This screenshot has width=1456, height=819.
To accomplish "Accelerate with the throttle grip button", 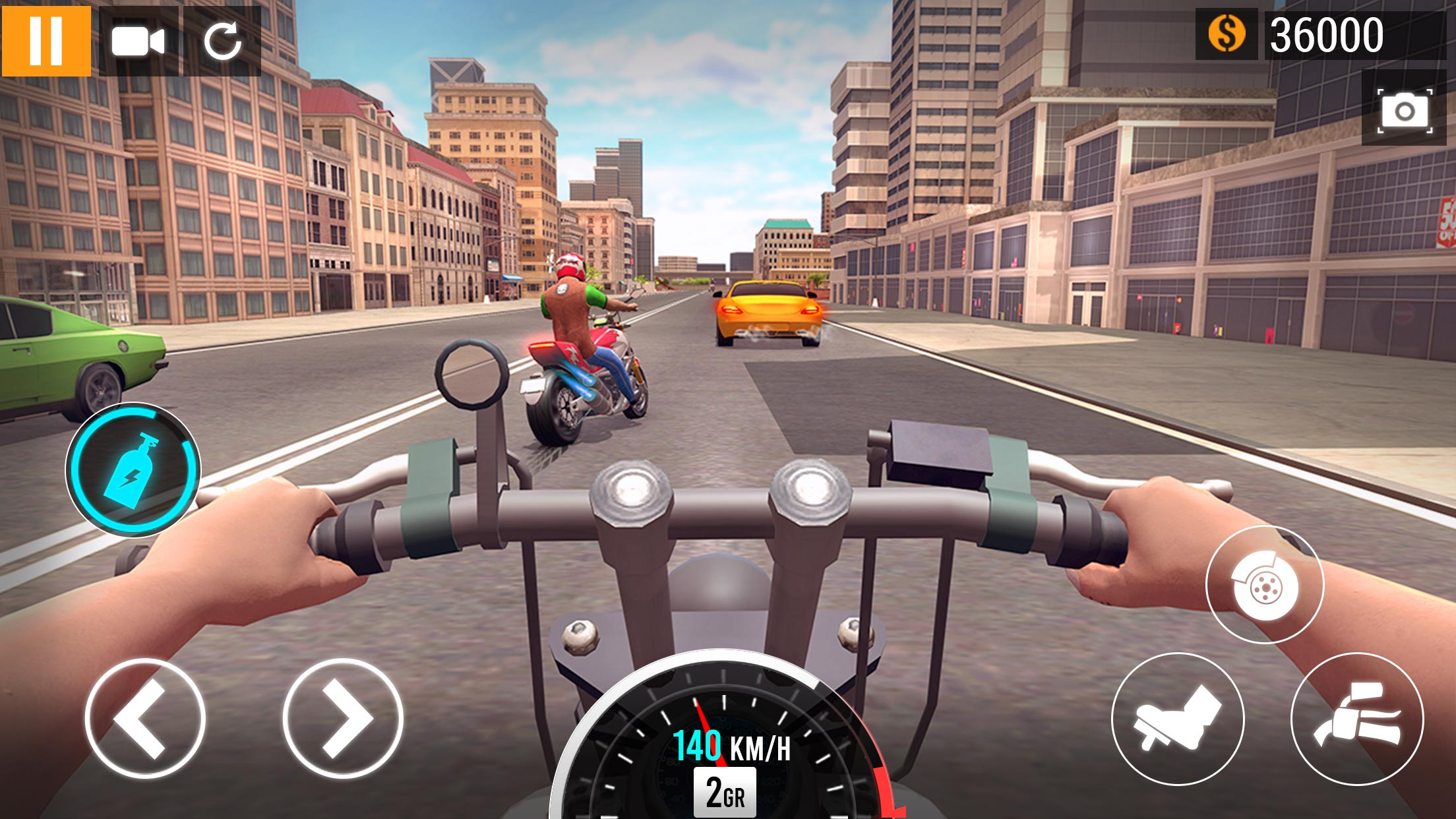I will [x=1356, y=718].
